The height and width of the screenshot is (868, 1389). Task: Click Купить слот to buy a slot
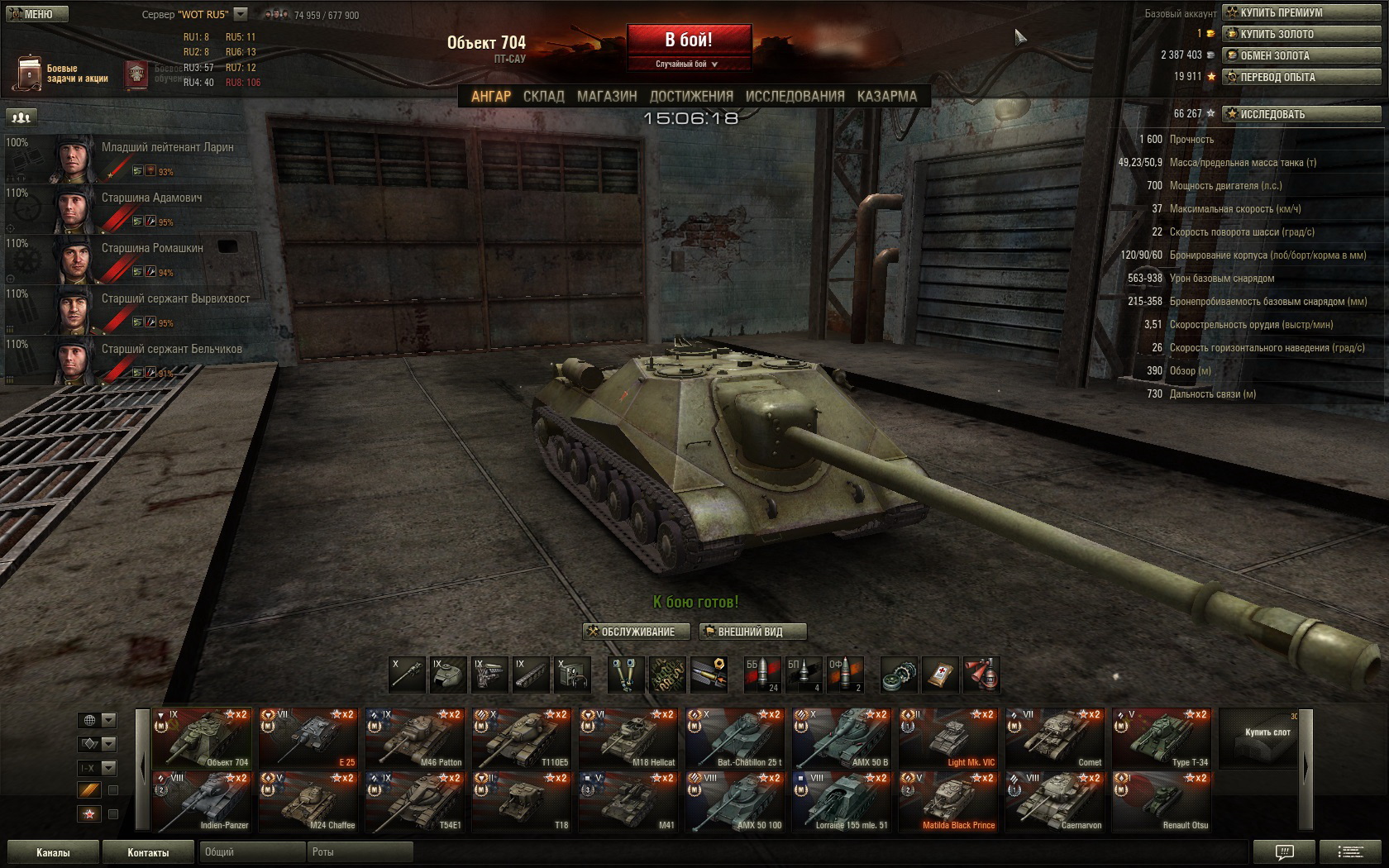coord(1267,737)
